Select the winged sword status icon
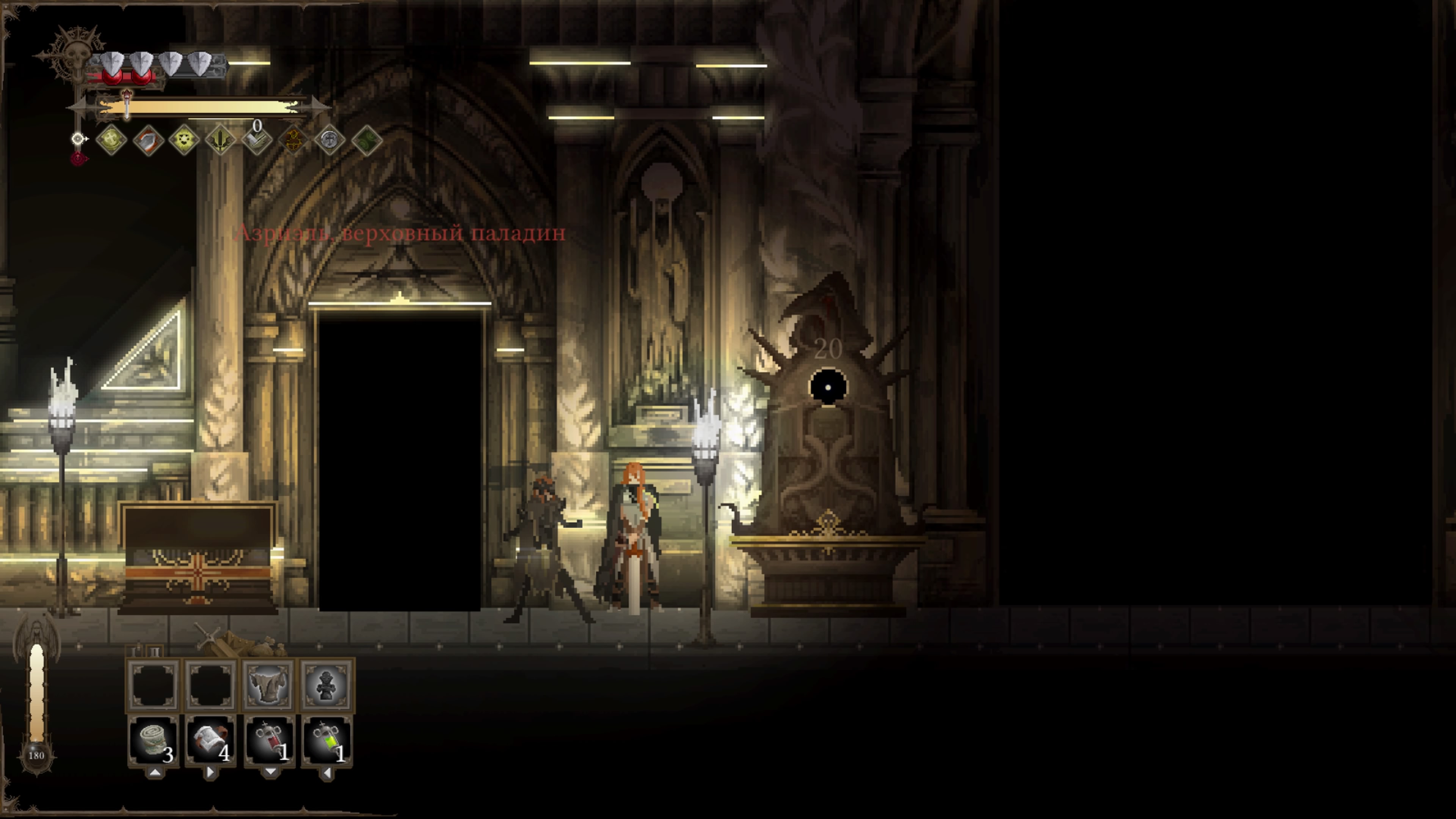The height and width of the screenshot is (819, 1456). click(x=220, y=140)
